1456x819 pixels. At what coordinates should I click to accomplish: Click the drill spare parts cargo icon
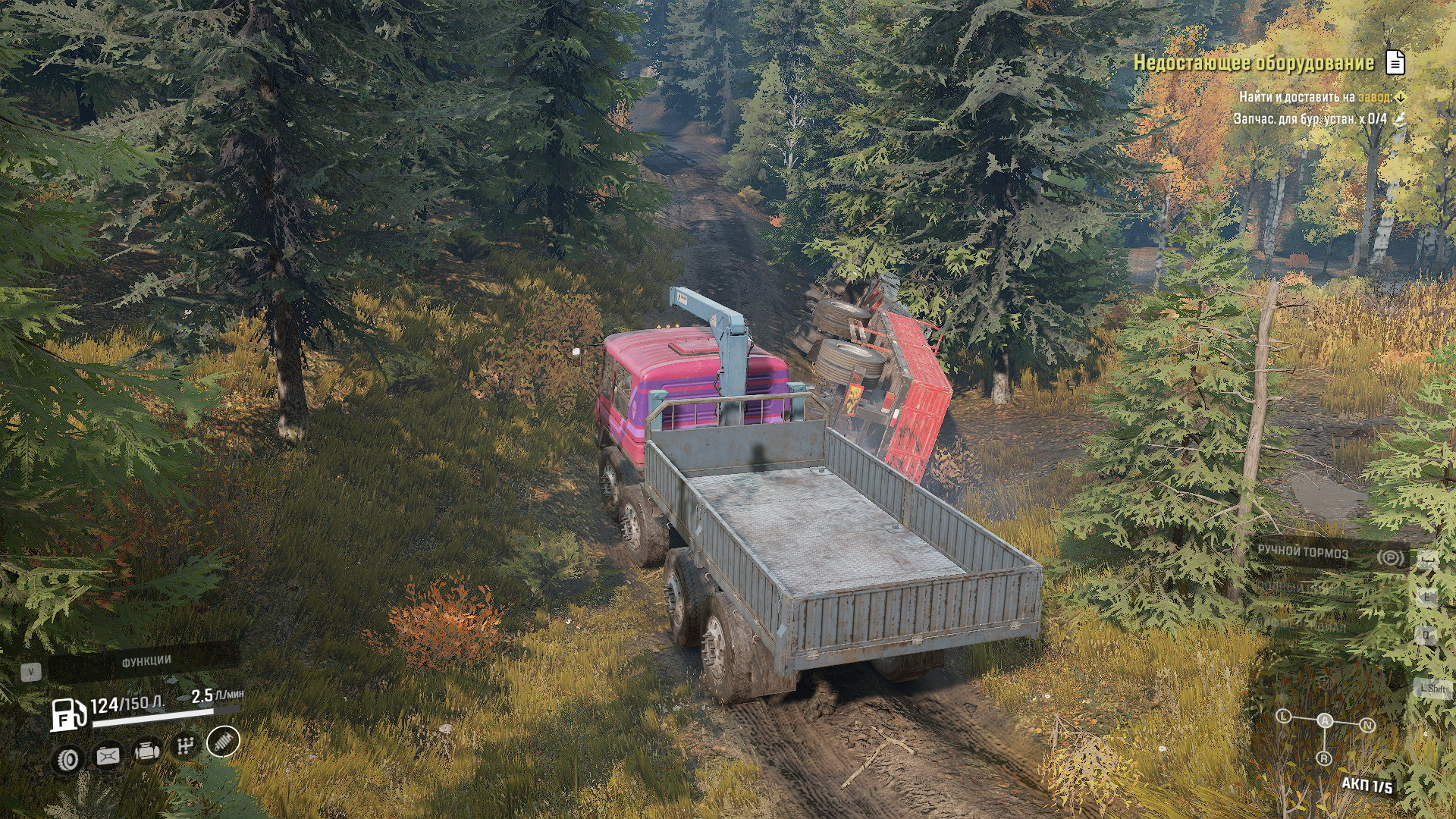pos(1400,118)
